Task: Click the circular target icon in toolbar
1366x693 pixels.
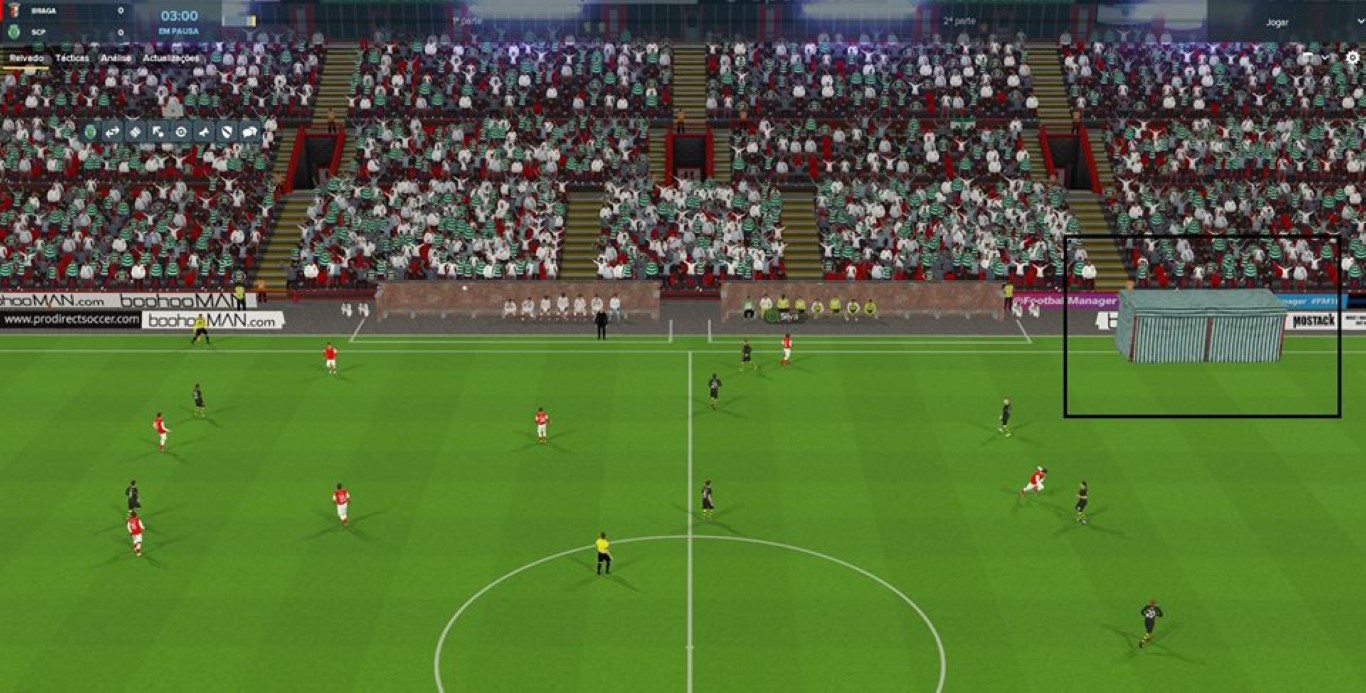Action: [x=181, y=132]
